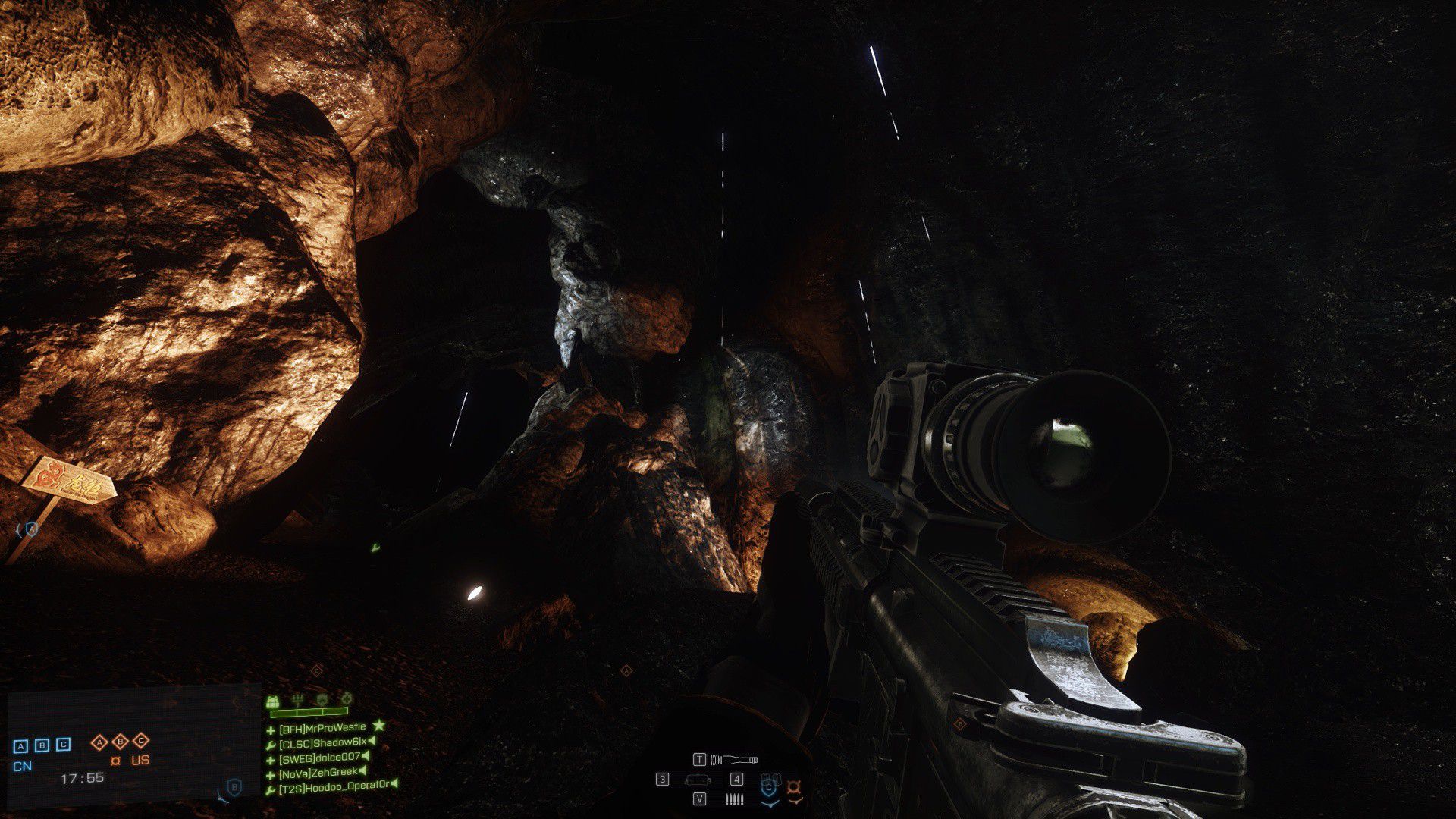Image resolution: width=1456 pixels, height=819 pixels.
Task: Click the blue flag A capture indicator
Action: pyautogui.click(x=20, y=745)
